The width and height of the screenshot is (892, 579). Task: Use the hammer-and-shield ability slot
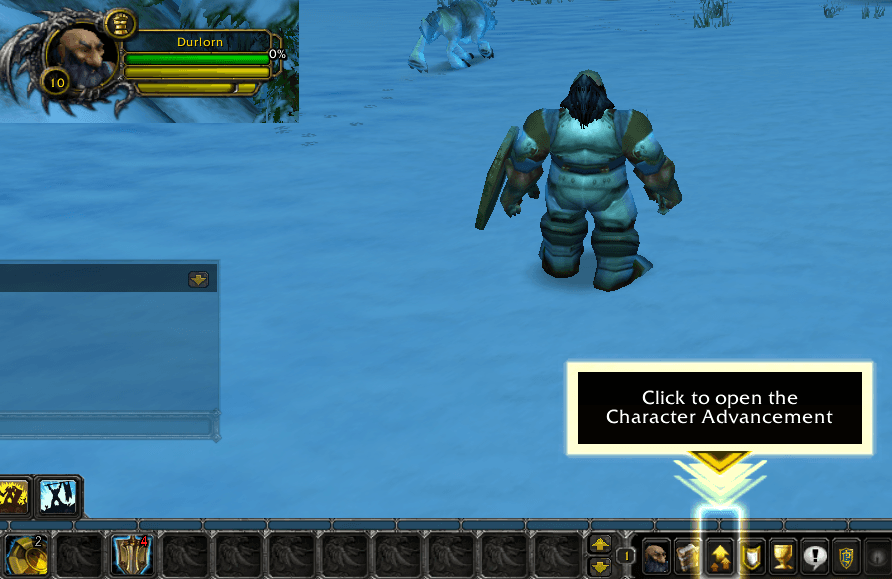130,556
